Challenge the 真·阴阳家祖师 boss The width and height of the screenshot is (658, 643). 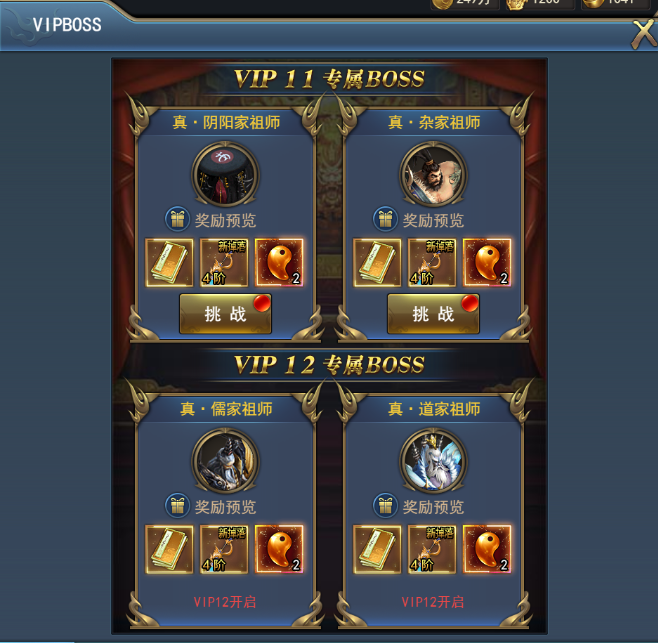(225, 314)
